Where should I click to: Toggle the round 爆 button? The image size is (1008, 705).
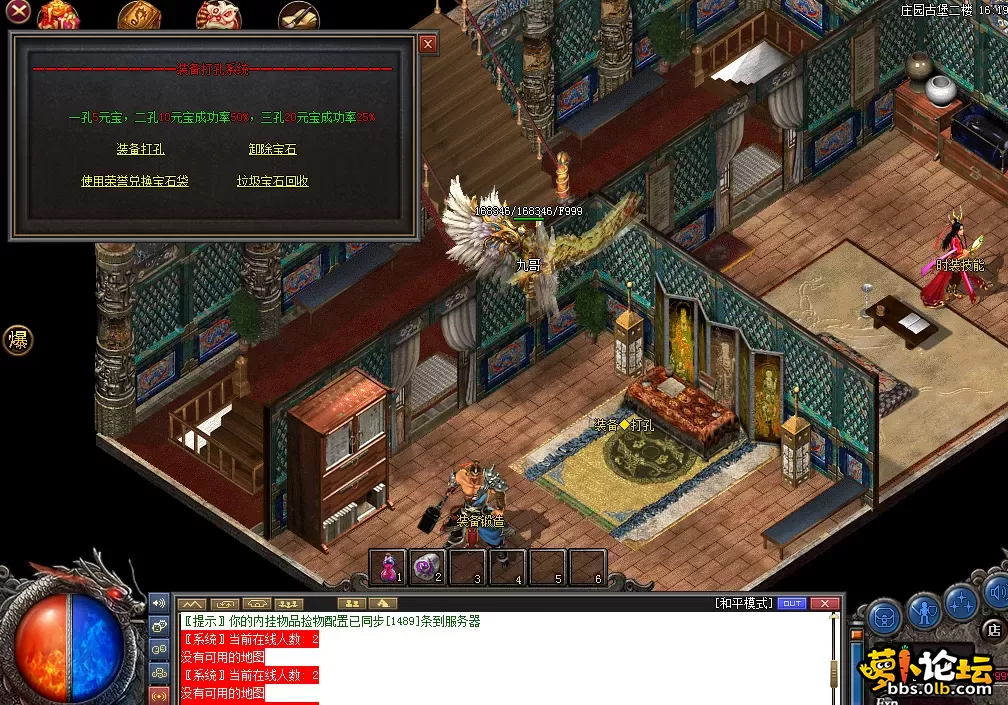coord(18,340)
